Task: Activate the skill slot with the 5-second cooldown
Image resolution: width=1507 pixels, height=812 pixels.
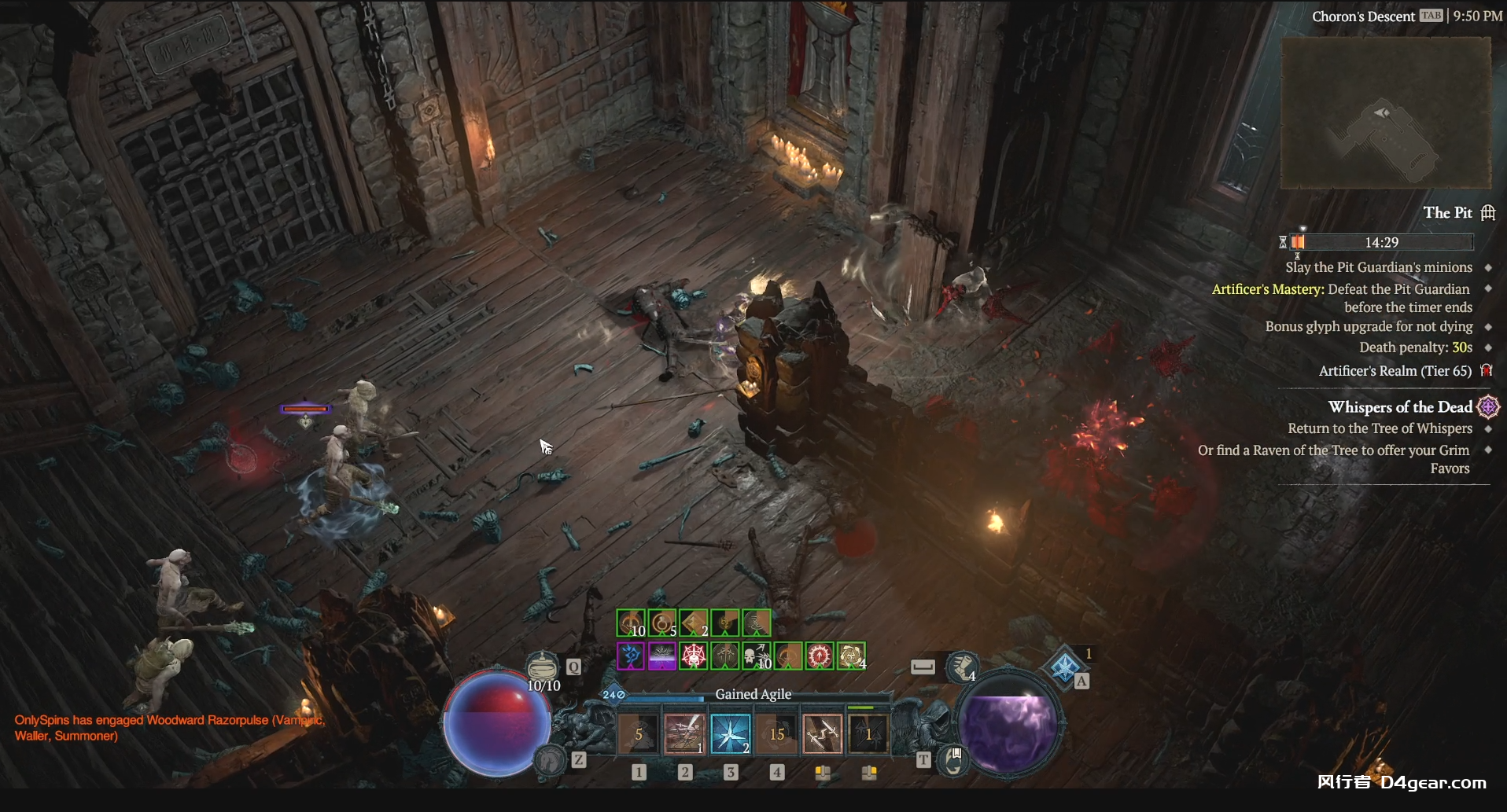Action: [639, 734]
